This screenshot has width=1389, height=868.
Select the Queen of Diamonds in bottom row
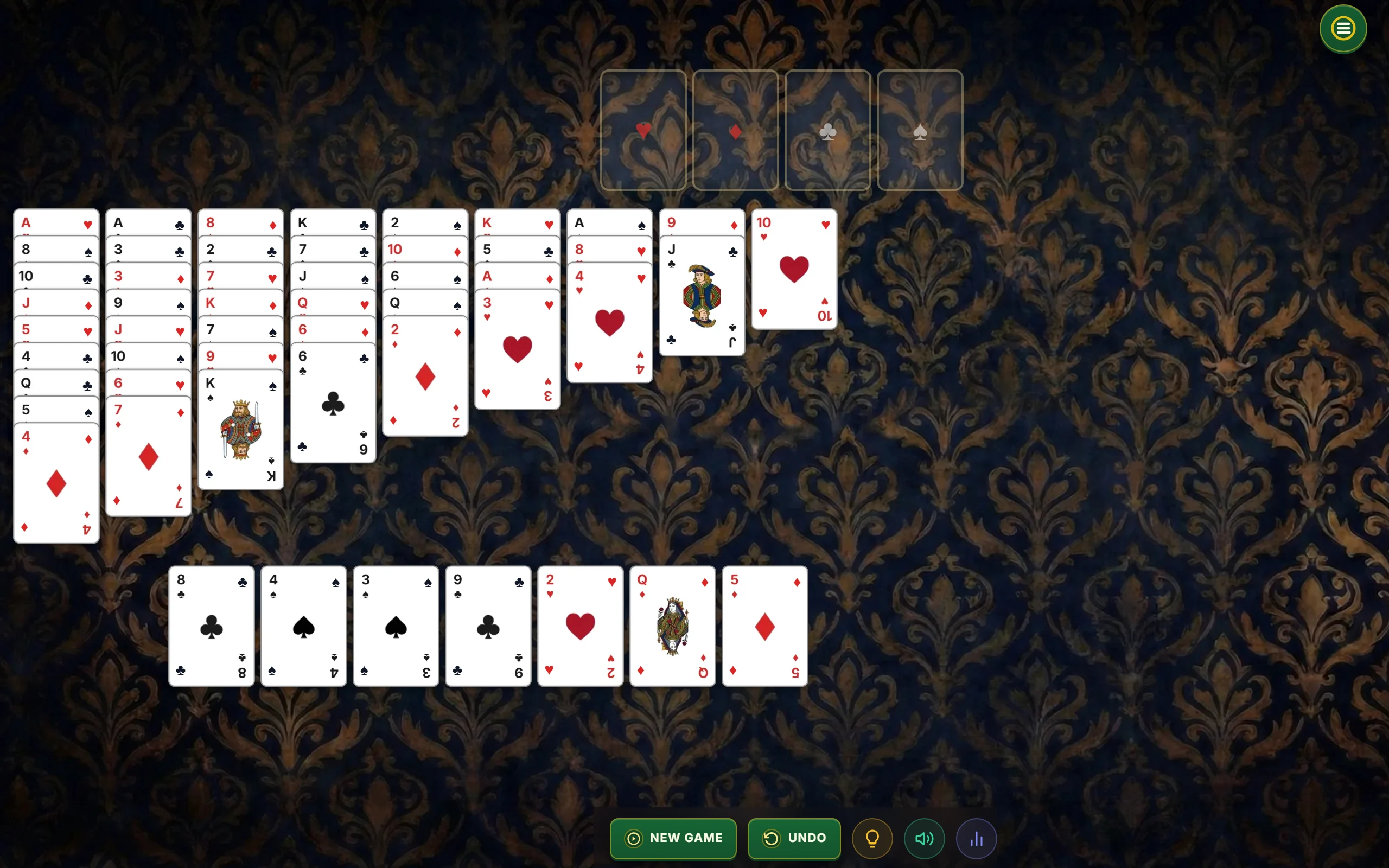672,626
